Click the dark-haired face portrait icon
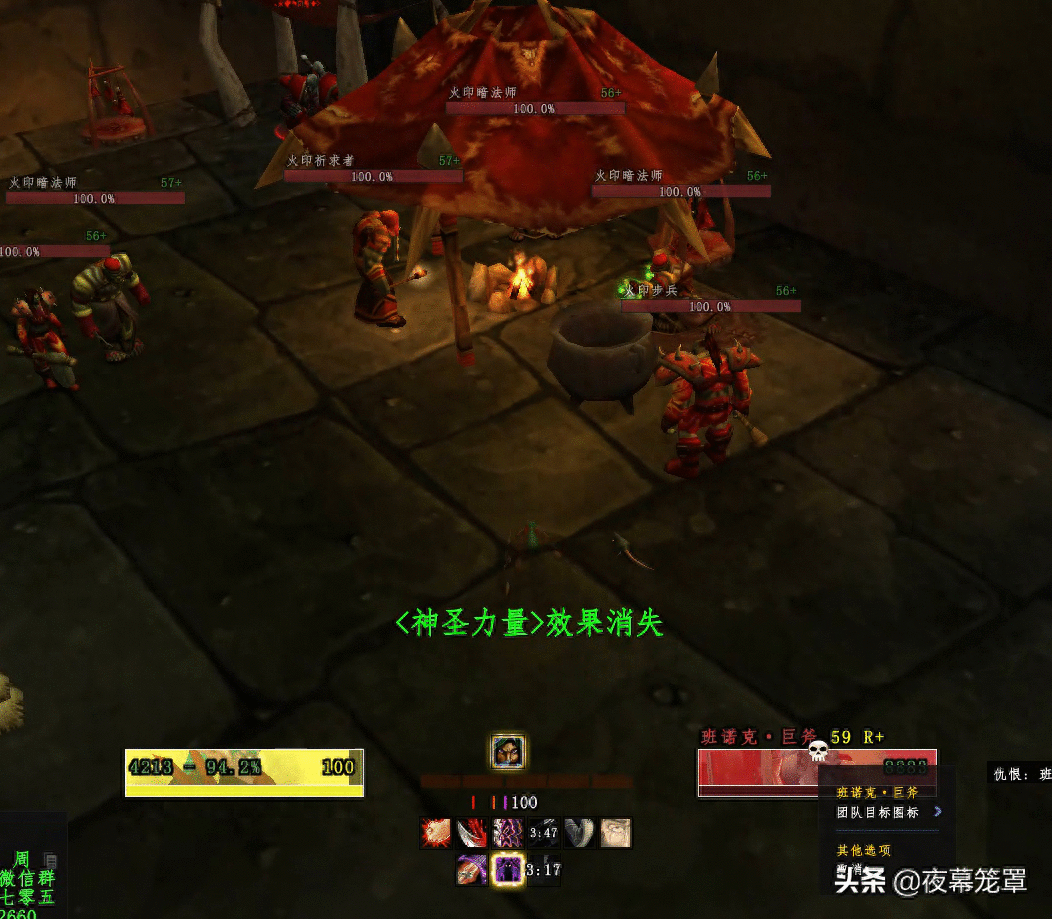This screenshot has width=1052, height=919. tap(508, 751)
